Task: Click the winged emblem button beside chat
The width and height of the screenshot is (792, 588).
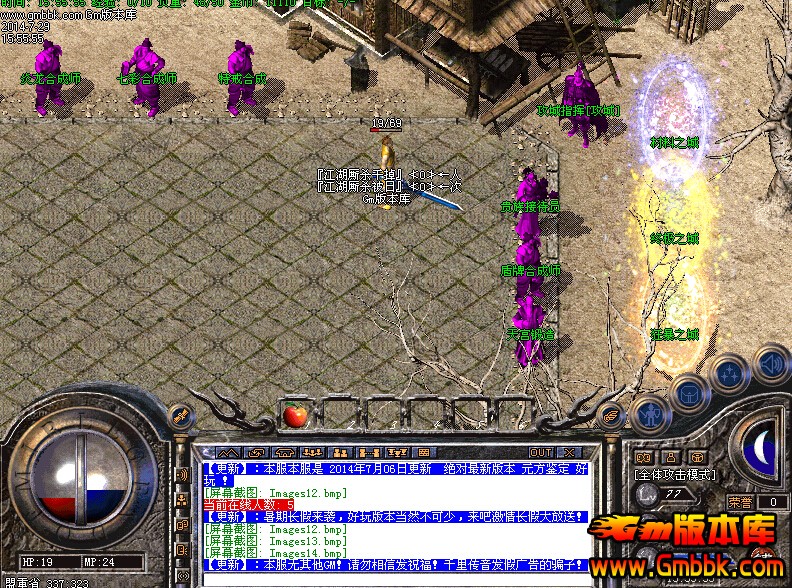Action: coord(609,412)
